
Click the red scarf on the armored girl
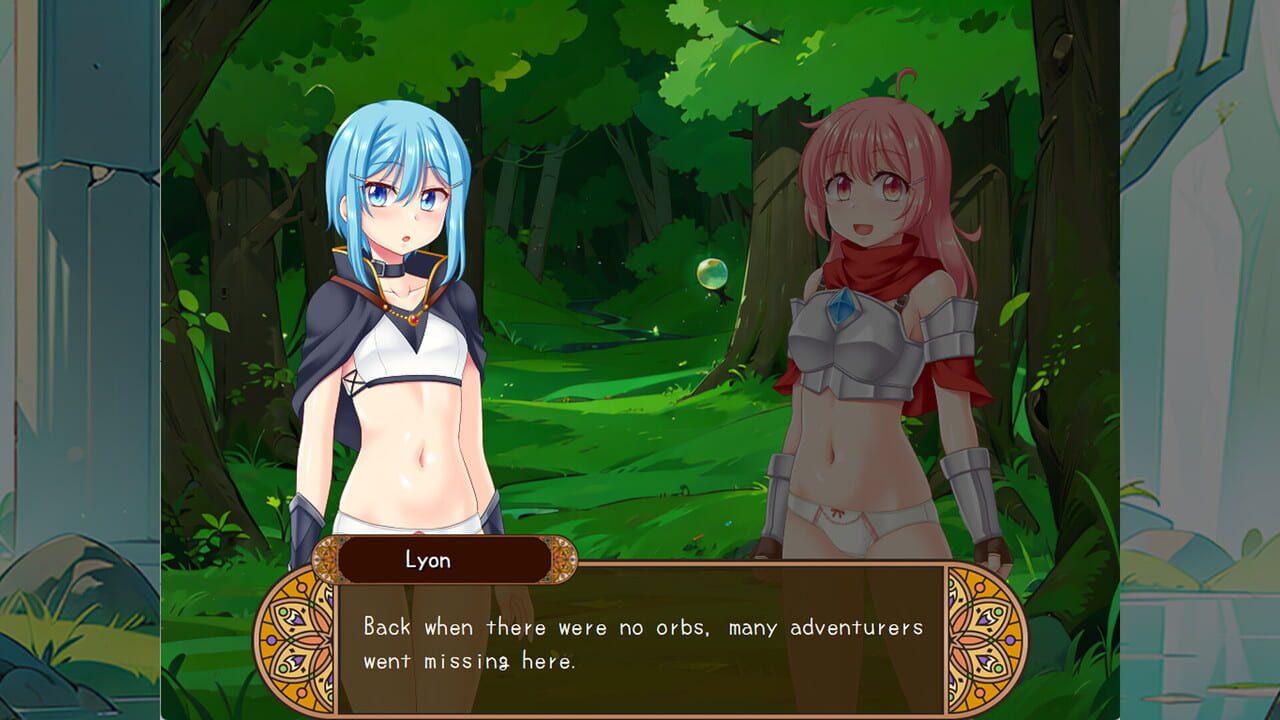click(x=880, y=270)
